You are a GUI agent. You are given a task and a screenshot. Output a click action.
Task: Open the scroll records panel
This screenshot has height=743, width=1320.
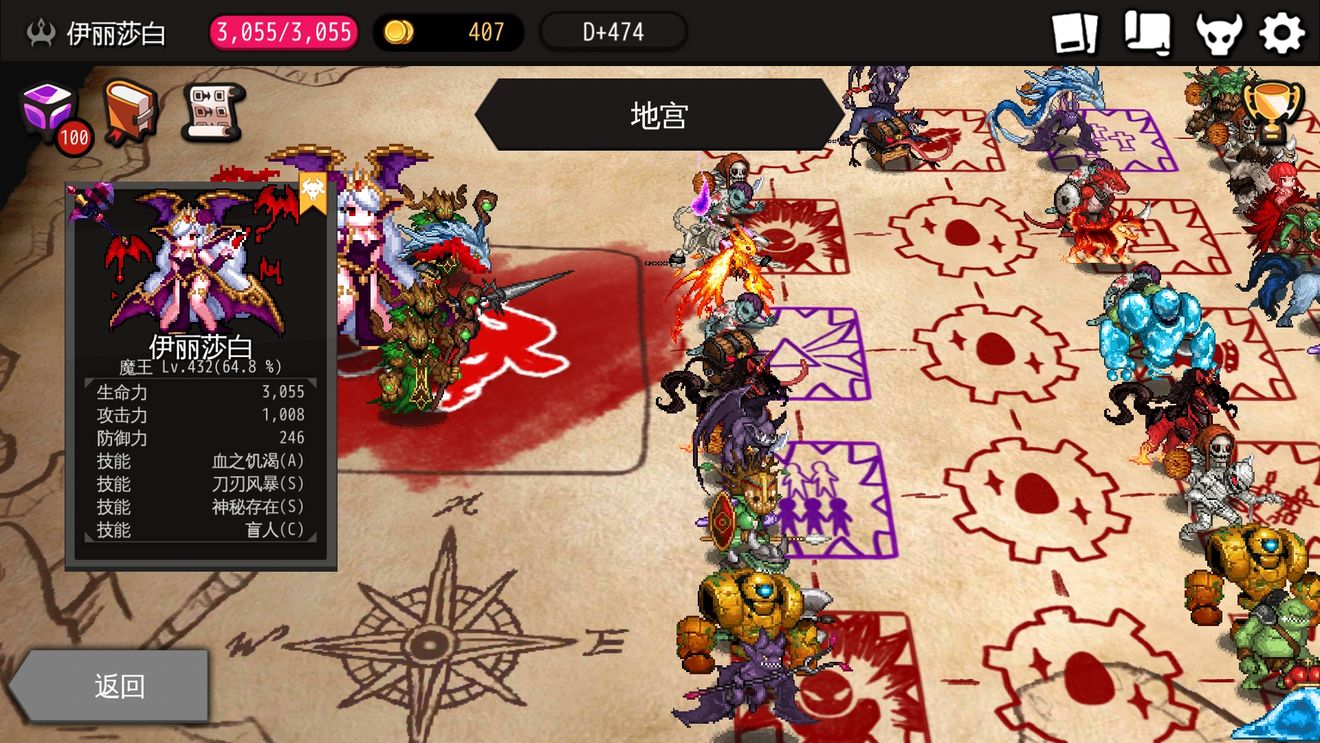[1147, 33]
